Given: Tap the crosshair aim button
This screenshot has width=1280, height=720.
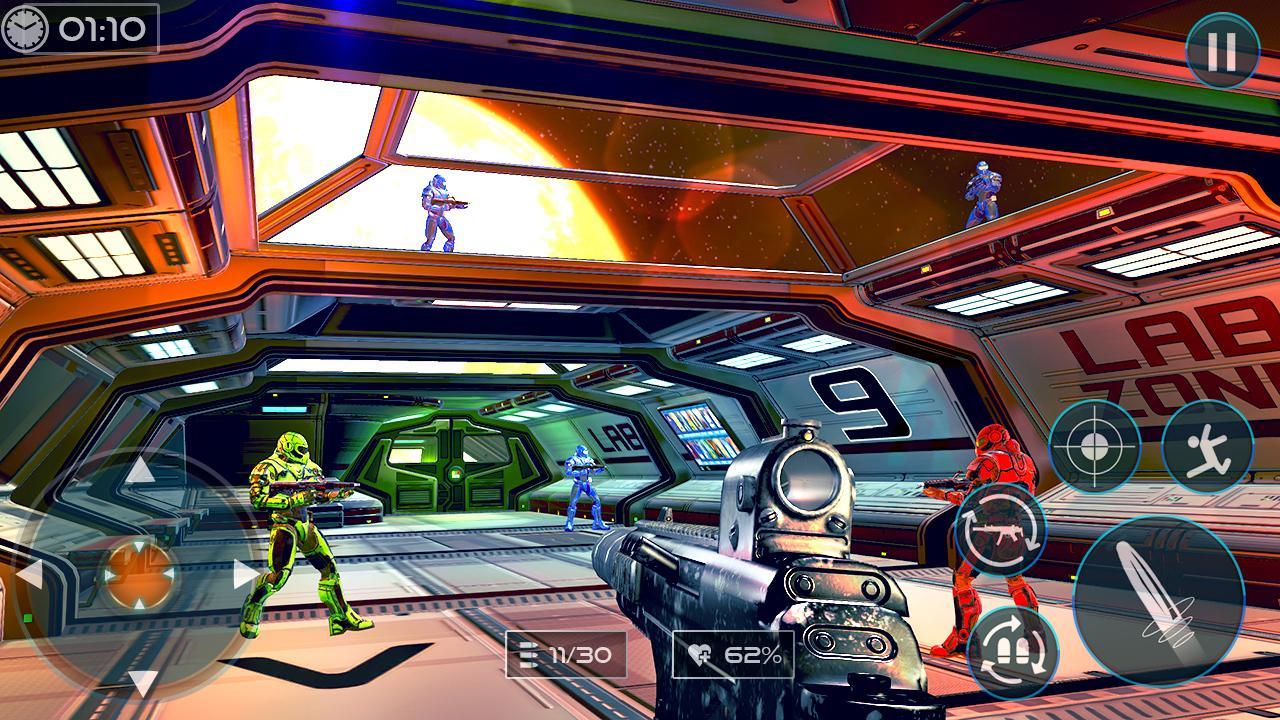Looking at the screenshot, I should click(x=1094, y=446).
